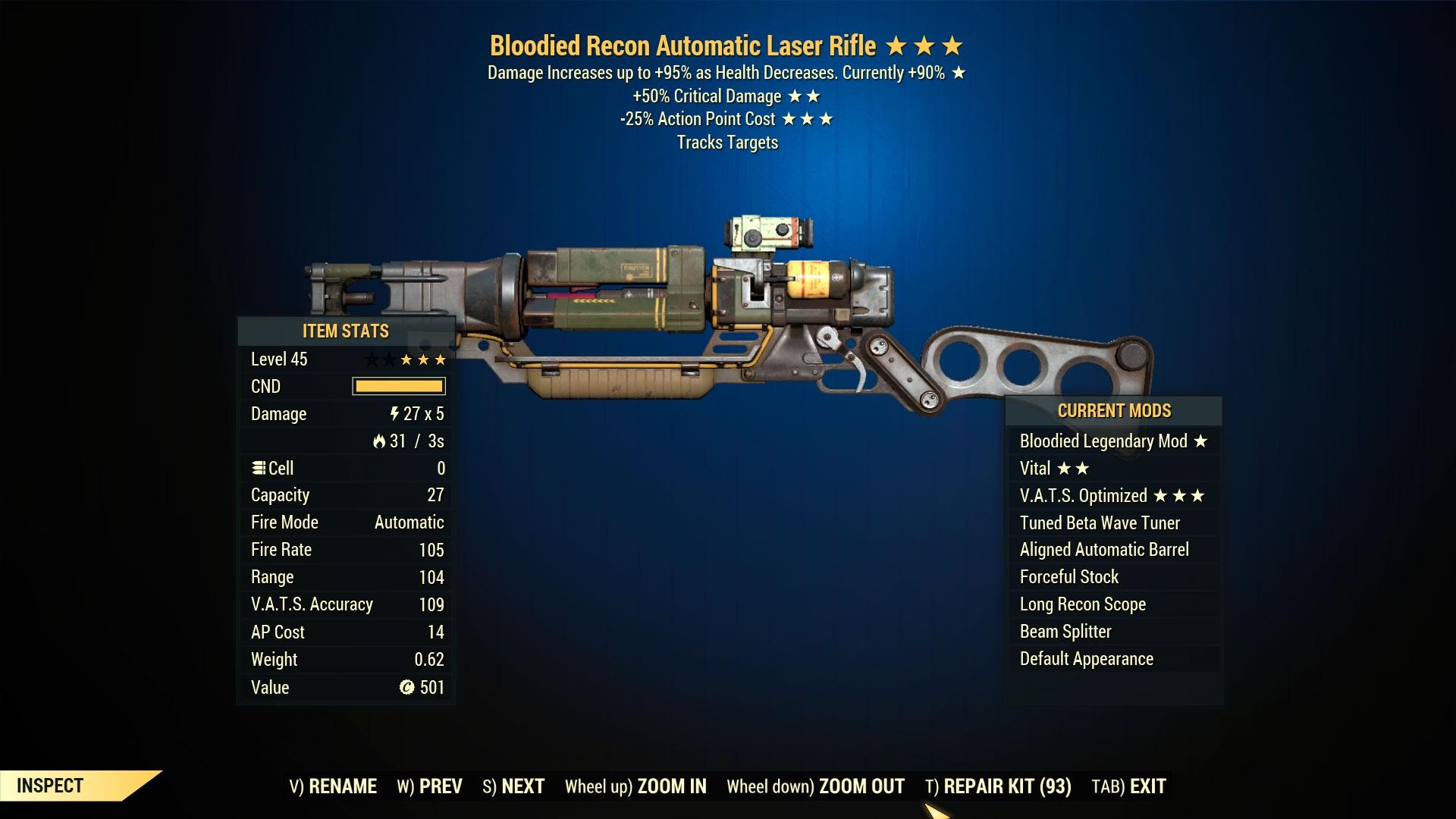Screen dimensions: 1456x819
Task: Use a Repair Kit on the rifle
Action: coord(998,786)
